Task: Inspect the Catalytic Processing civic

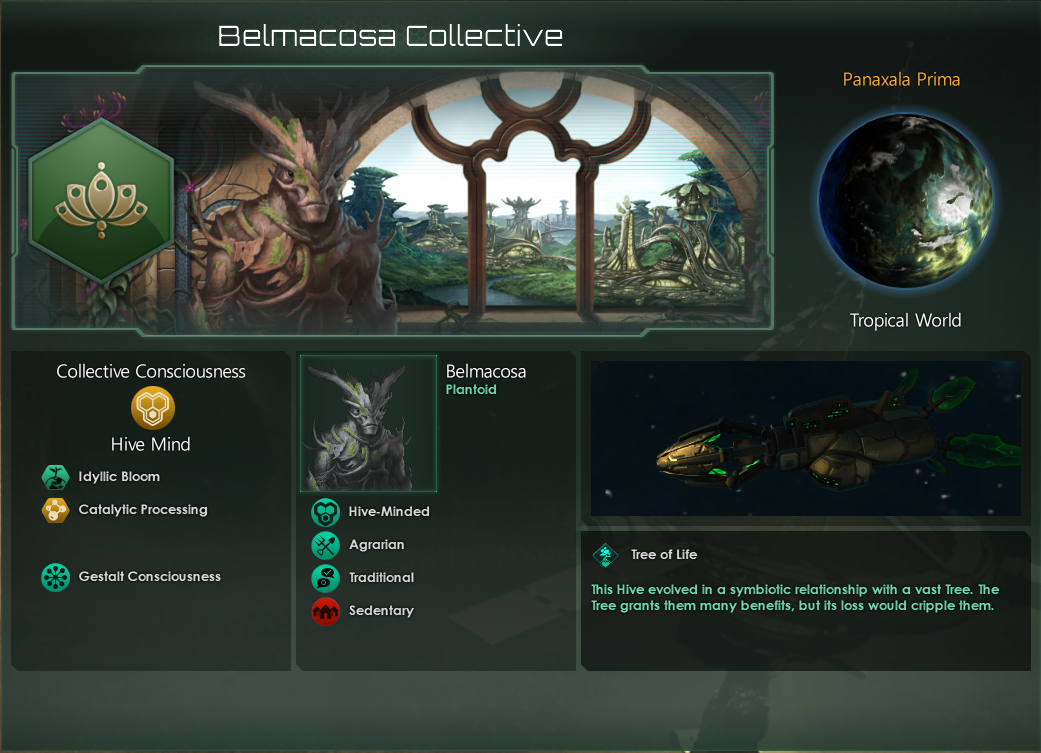Action: point(54,510)
